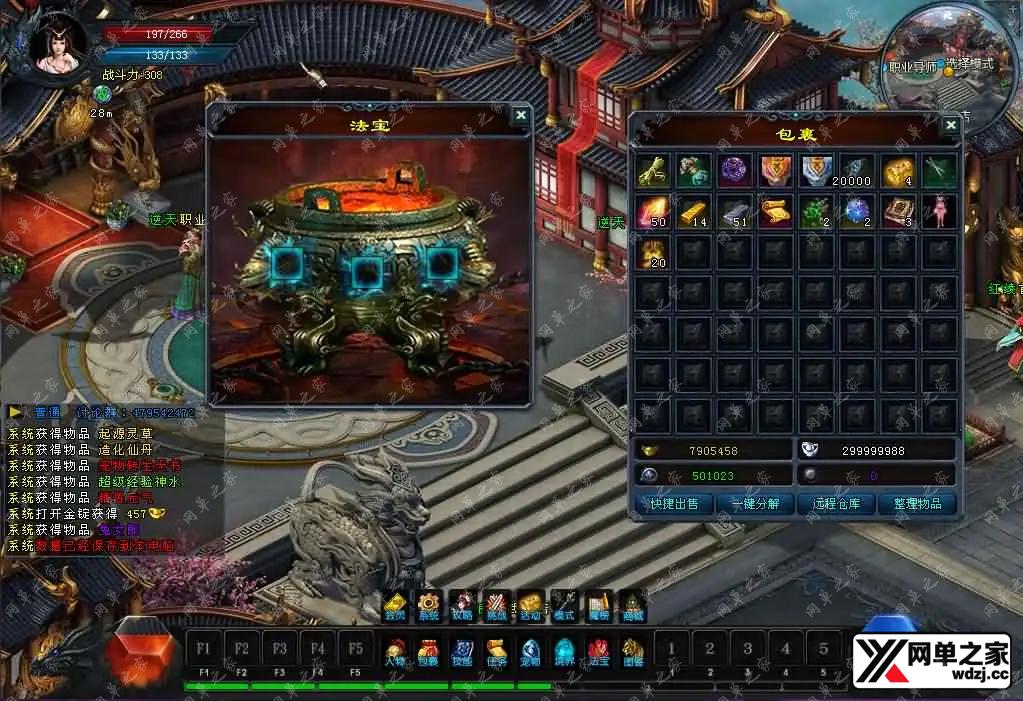Choose the yellow scroll item in the bag
The width and height of the screenshot is (1023, 701).
(776, 212)
